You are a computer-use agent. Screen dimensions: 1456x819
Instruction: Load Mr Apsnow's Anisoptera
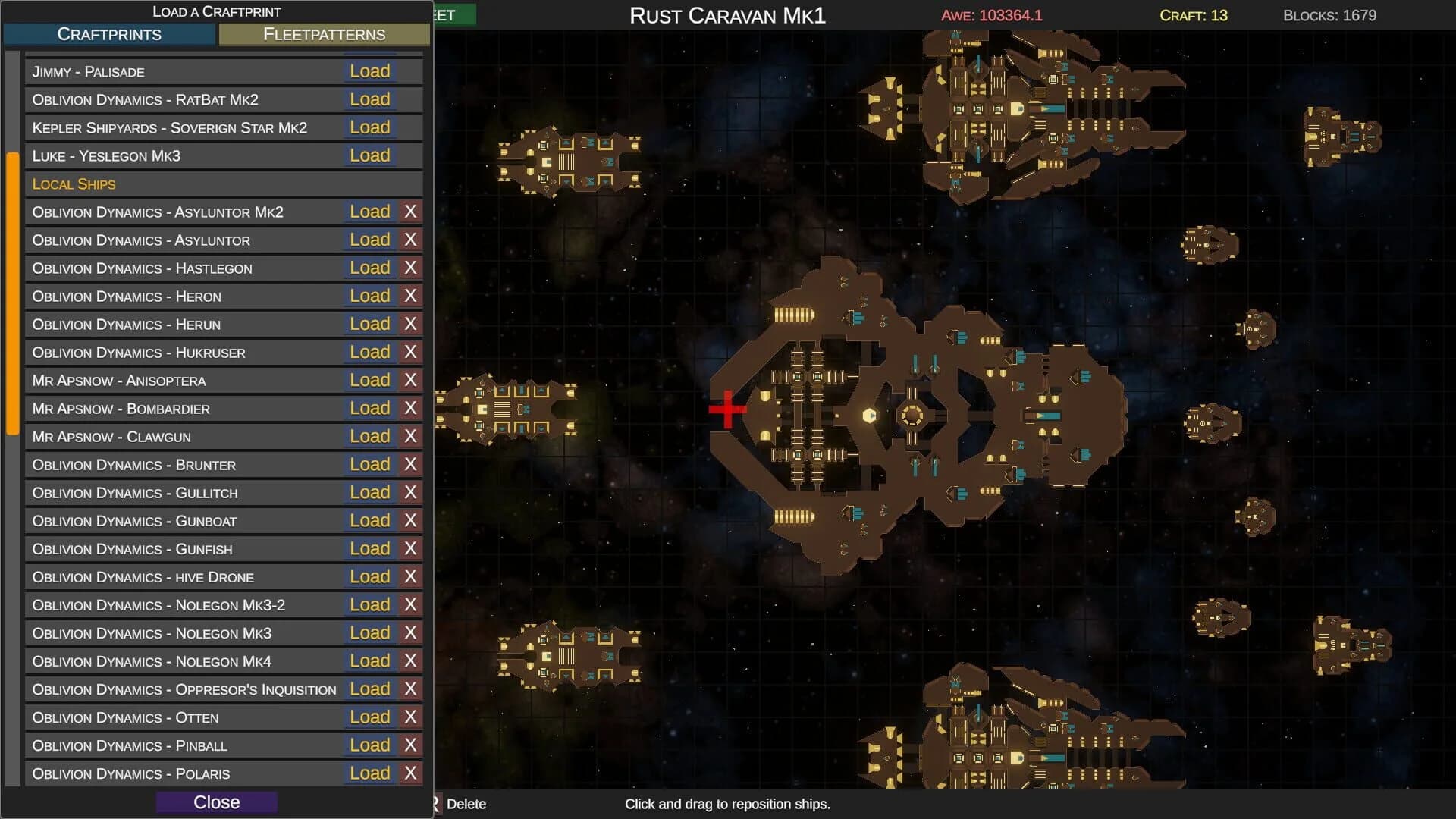pos(370,380)
